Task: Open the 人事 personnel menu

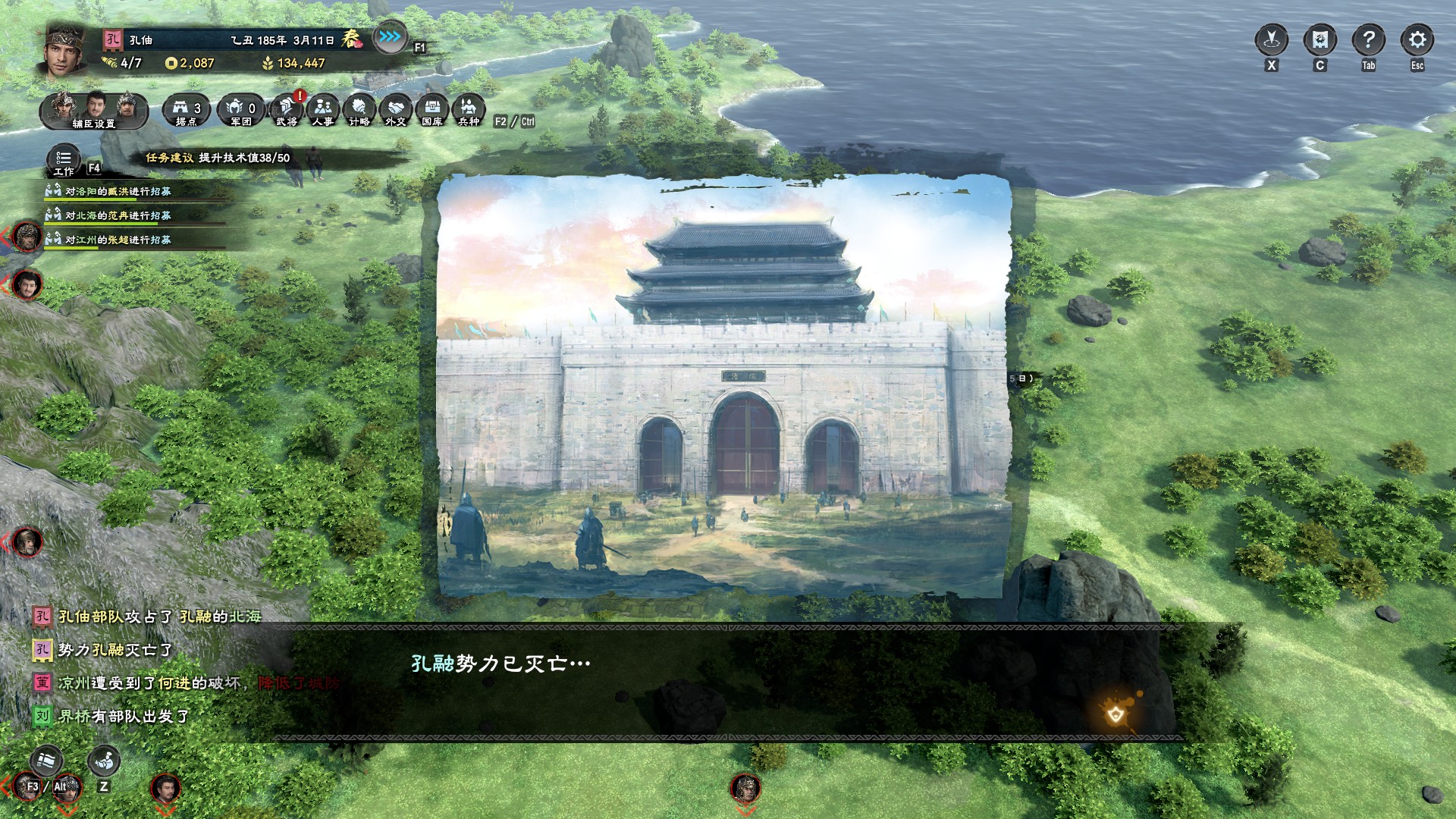Action: click(x=323, y=111)
